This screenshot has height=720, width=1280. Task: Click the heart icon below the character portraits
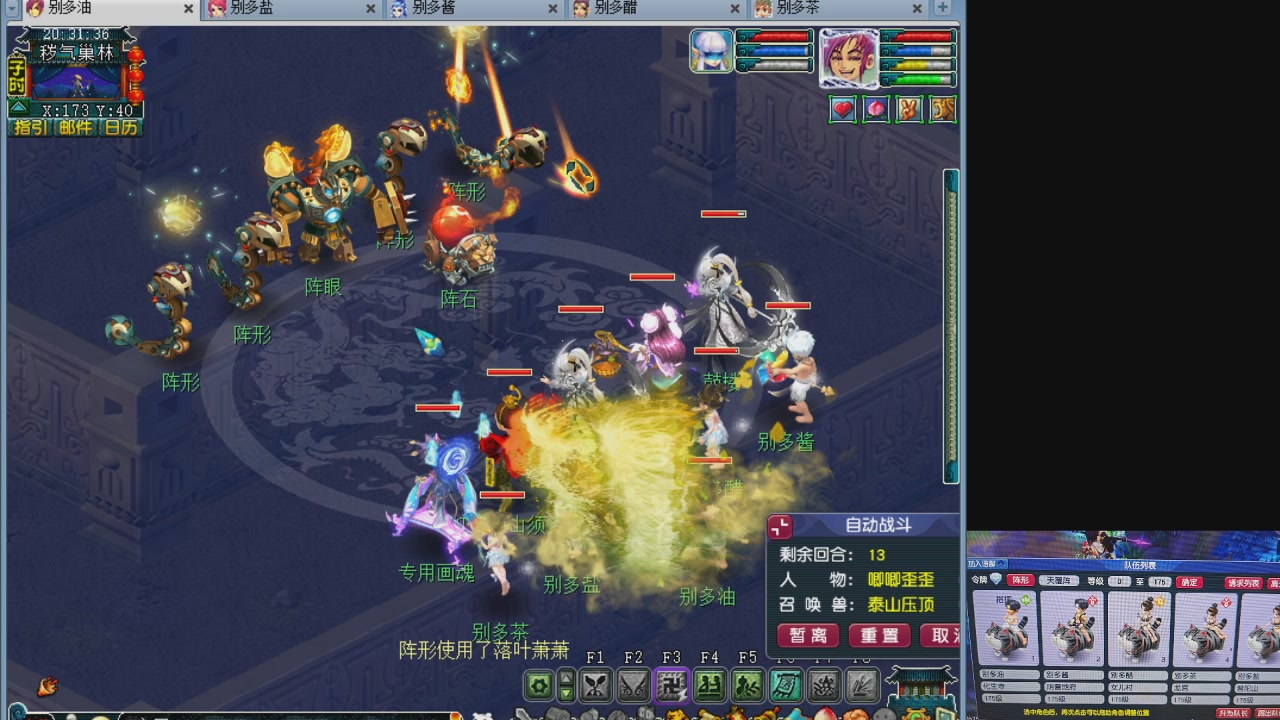point(843,109)
